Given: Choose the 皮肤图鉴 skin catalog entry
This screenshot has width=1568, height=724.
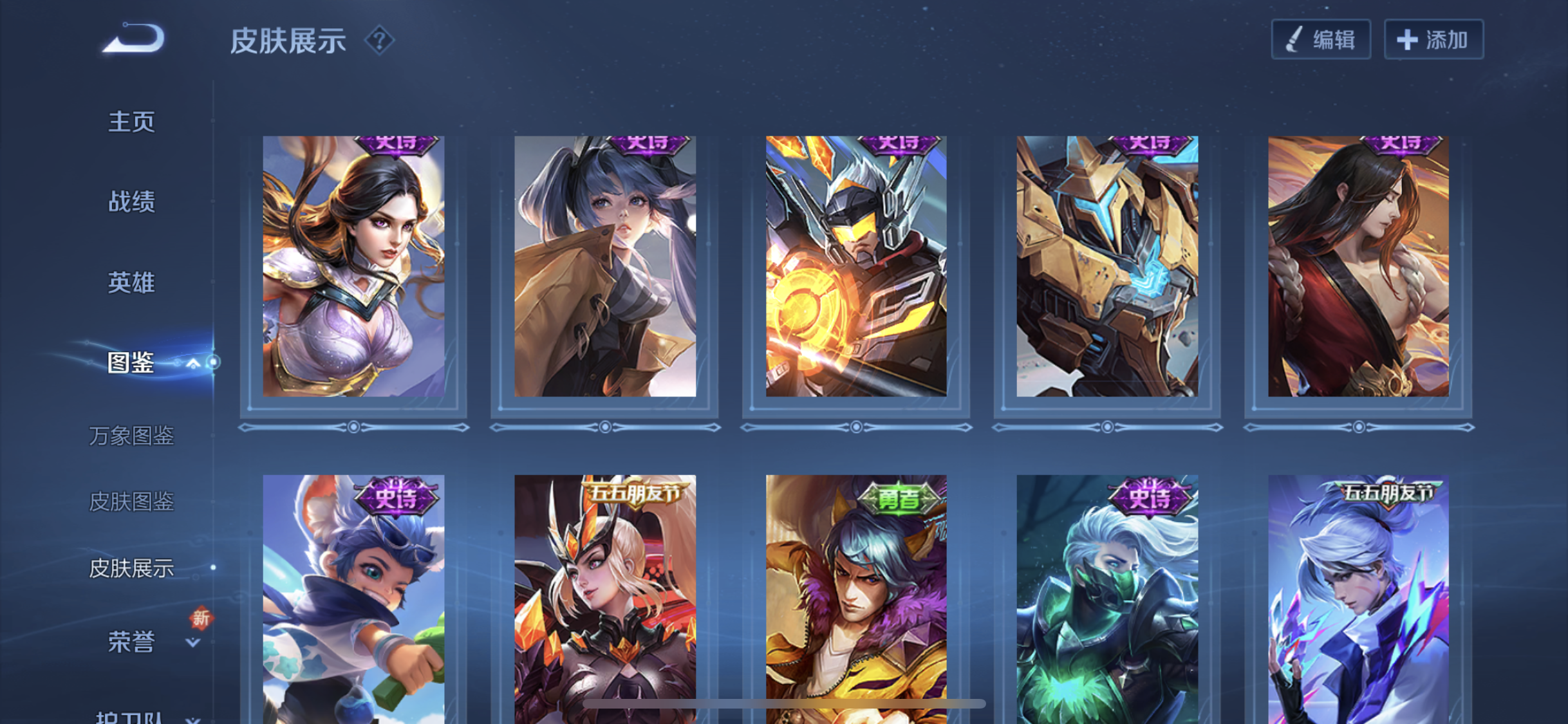Looking at the screenshot, I should tap(131, 501).
